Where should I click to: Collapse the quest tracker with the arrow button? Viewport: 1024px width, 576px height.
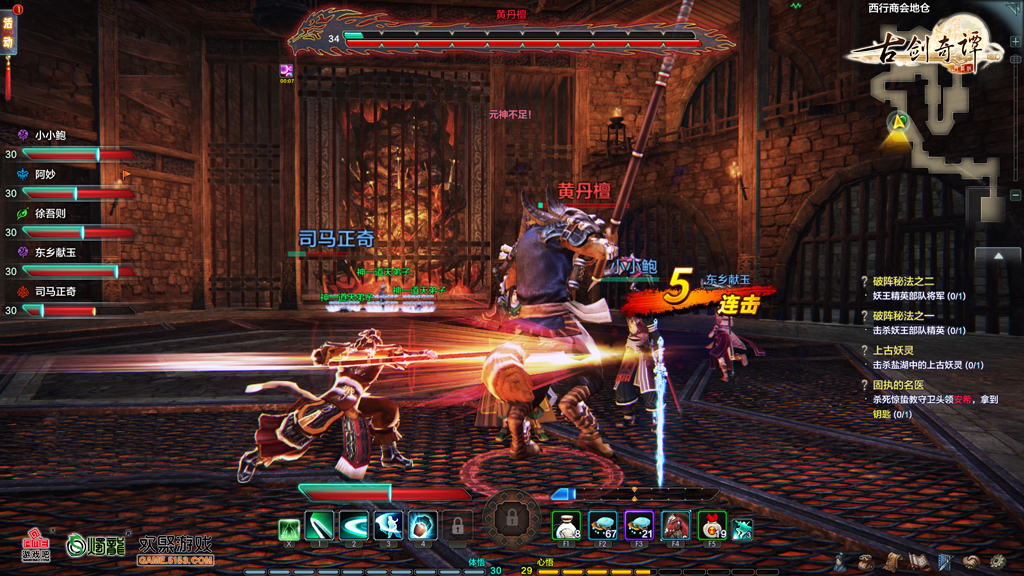pyautogui.click(x=998, y=256)
